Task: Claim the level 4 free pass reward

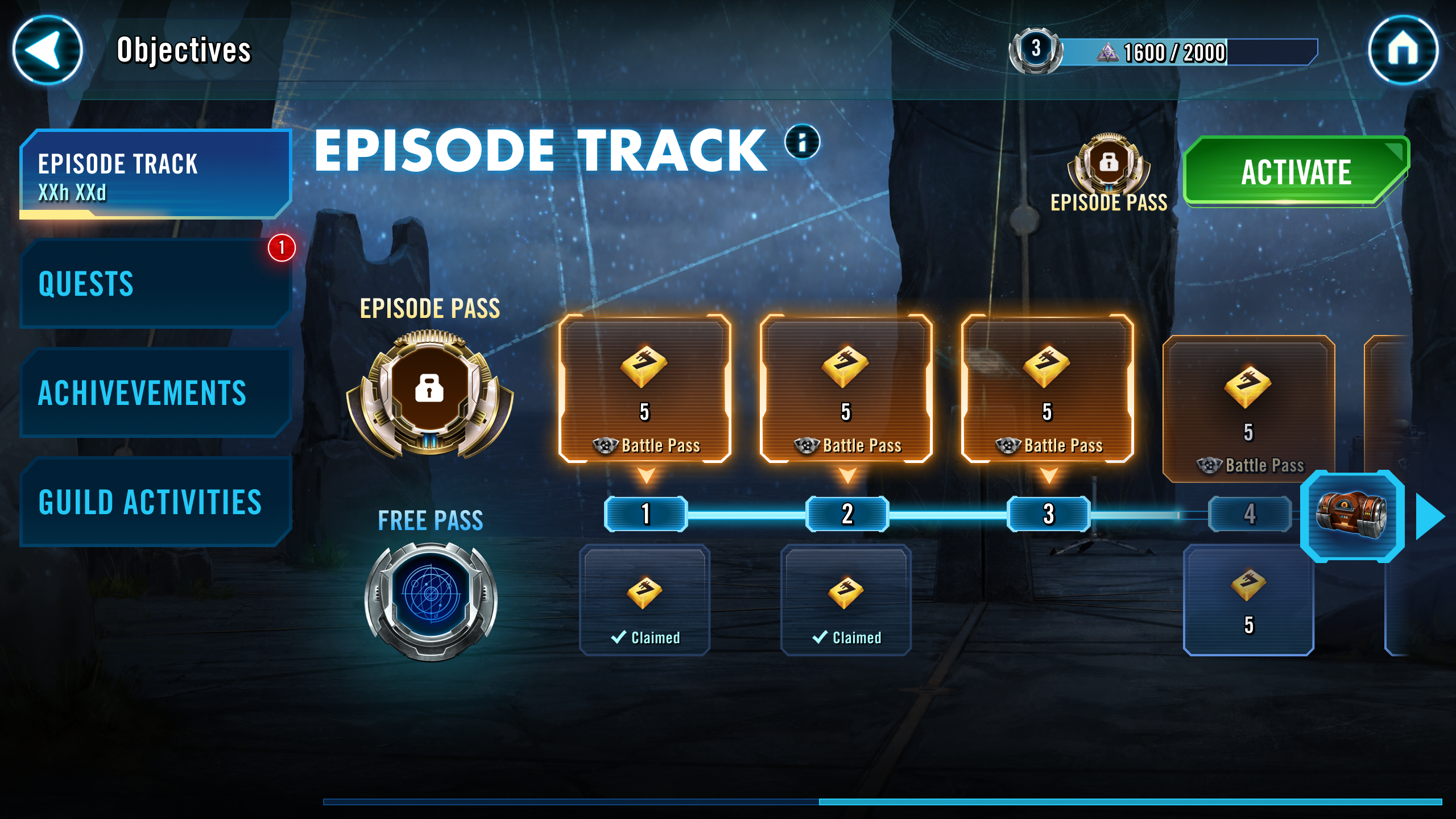Action: [1248, 600]
